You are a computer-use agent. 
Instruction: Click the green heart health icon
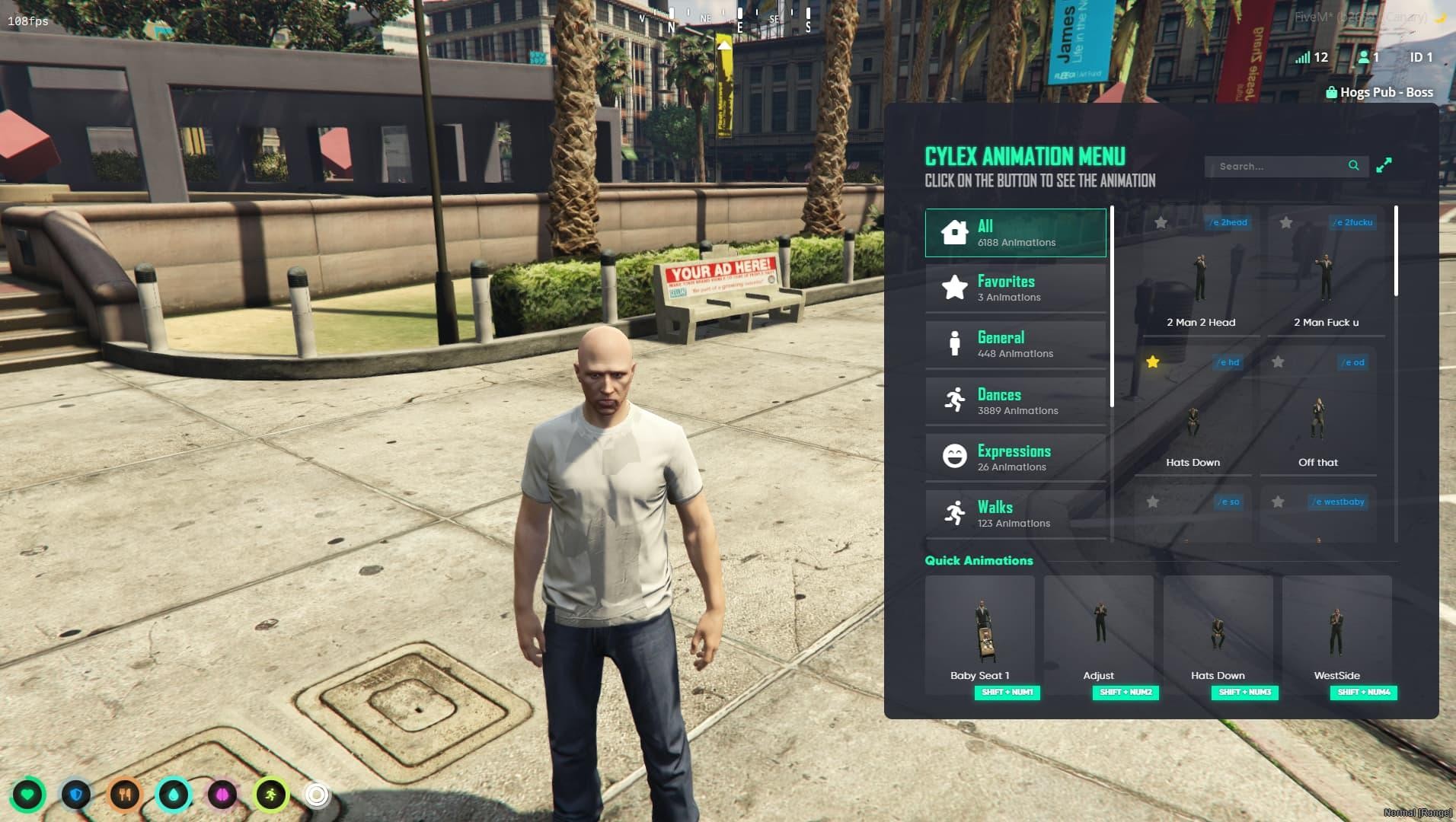(x=27, y=795)
